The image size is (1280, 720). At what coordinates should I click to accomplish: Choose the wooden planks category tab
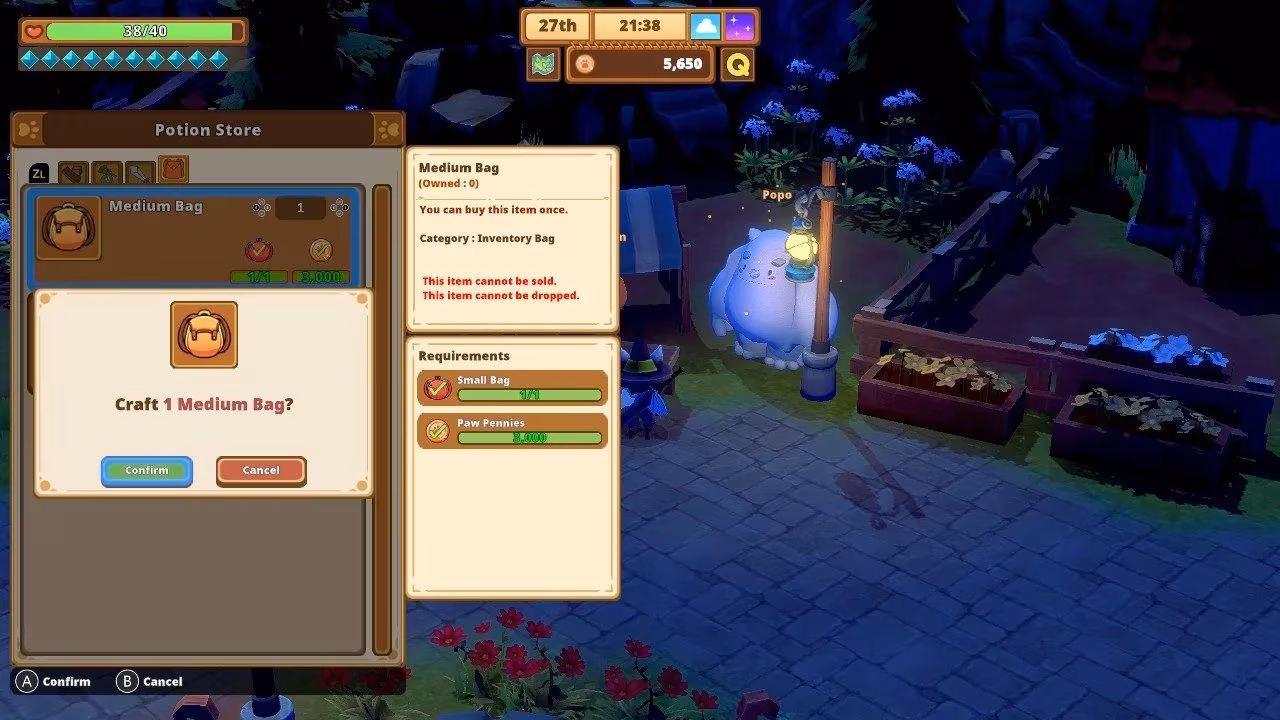point(73,174)
